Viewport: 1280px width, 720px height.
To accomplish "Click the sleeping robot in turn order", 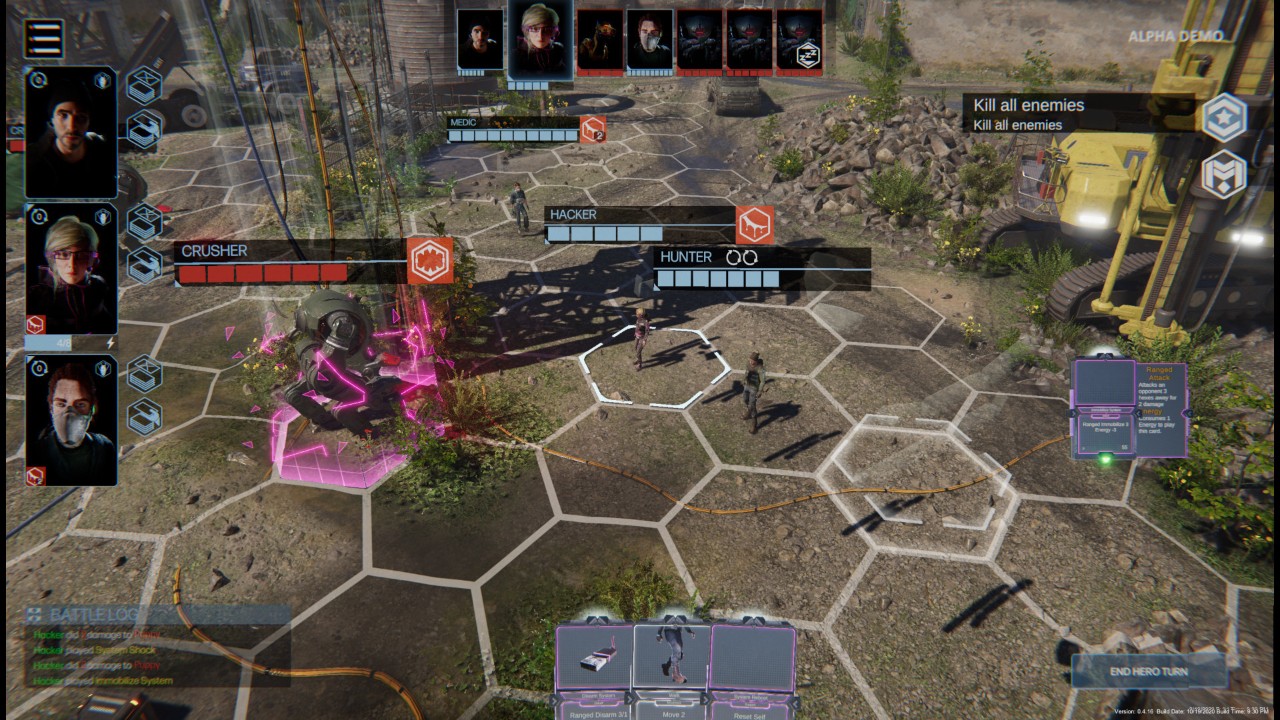I will (800, 42).
